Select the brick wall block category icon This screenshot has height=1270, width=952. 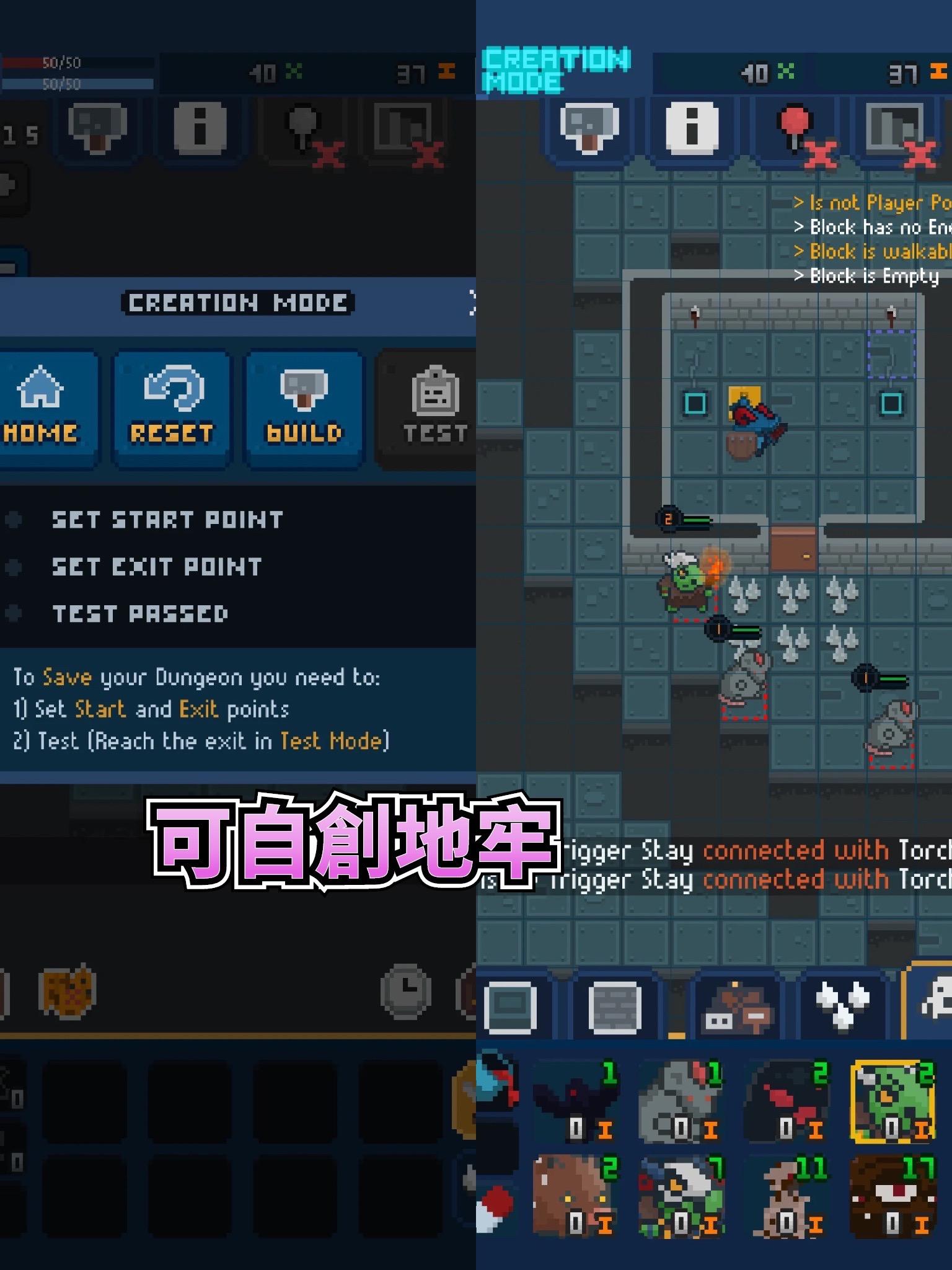click(615, 1006)
